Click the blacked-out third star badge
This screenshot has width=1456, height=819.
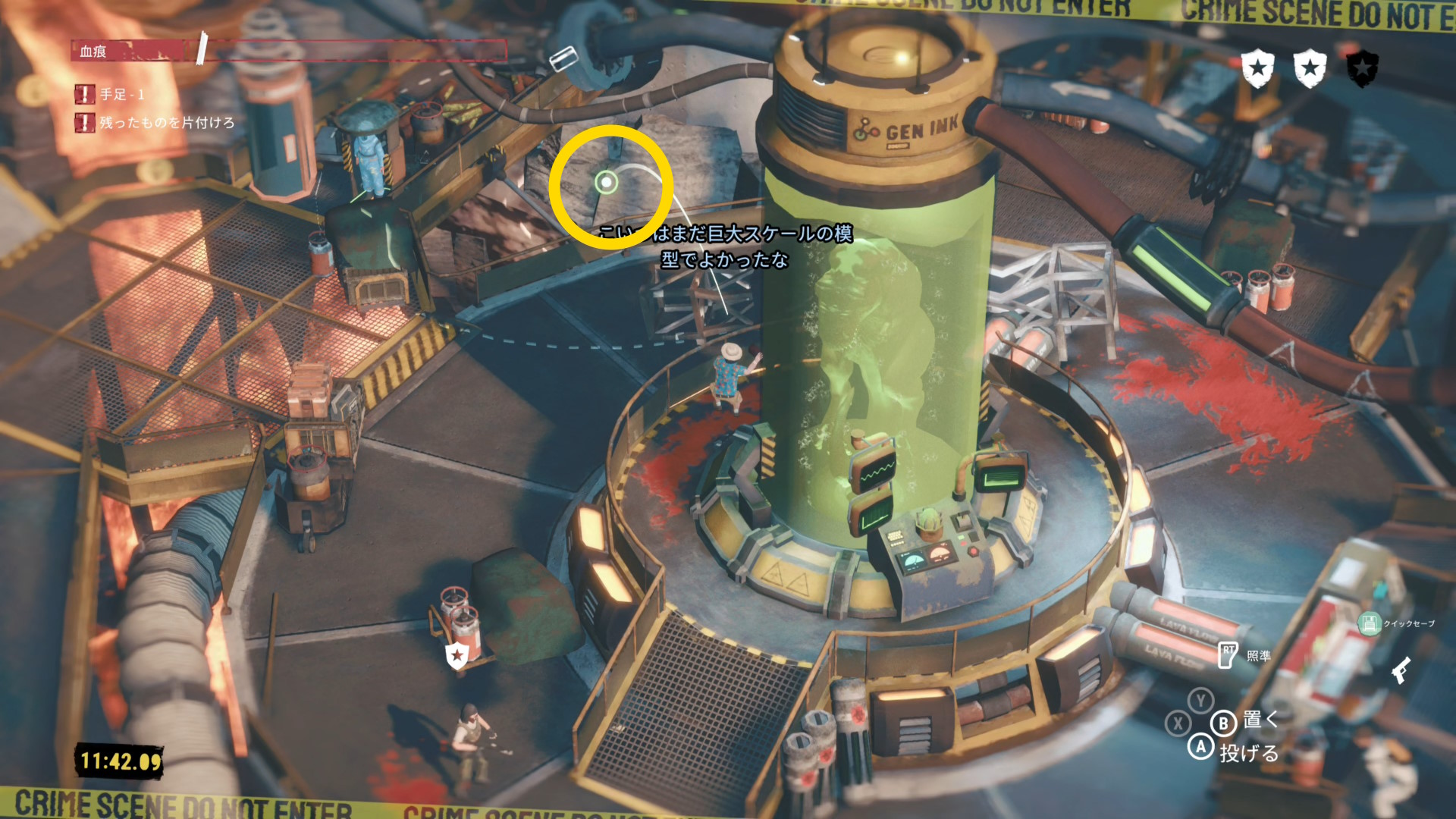[1362, 69]
